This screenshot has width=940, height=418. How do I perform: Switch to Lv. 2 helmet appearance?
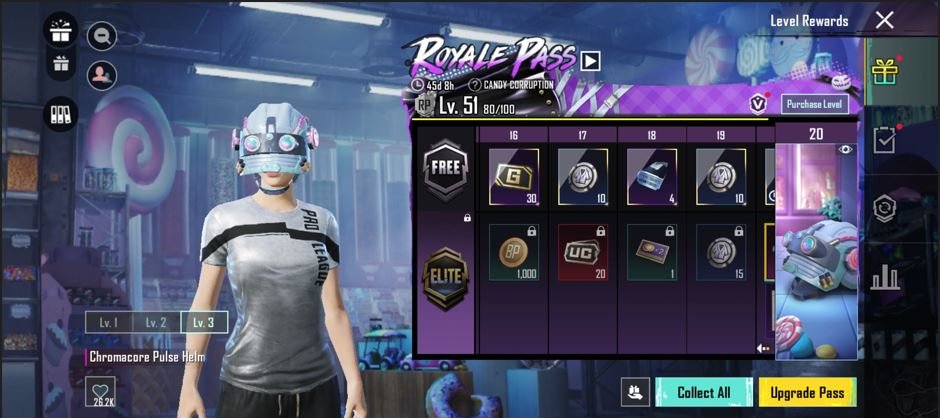(x=155, y=322)
